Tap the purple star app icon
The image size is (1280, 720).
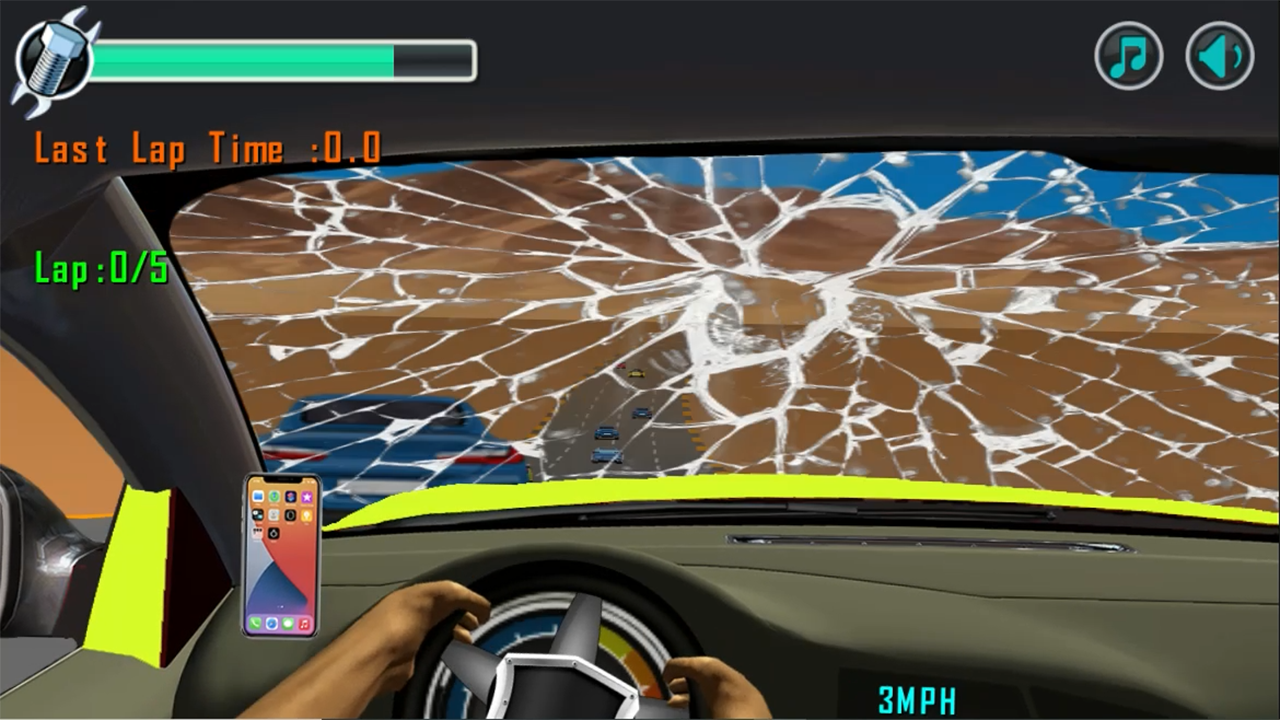tap(306, 496)
